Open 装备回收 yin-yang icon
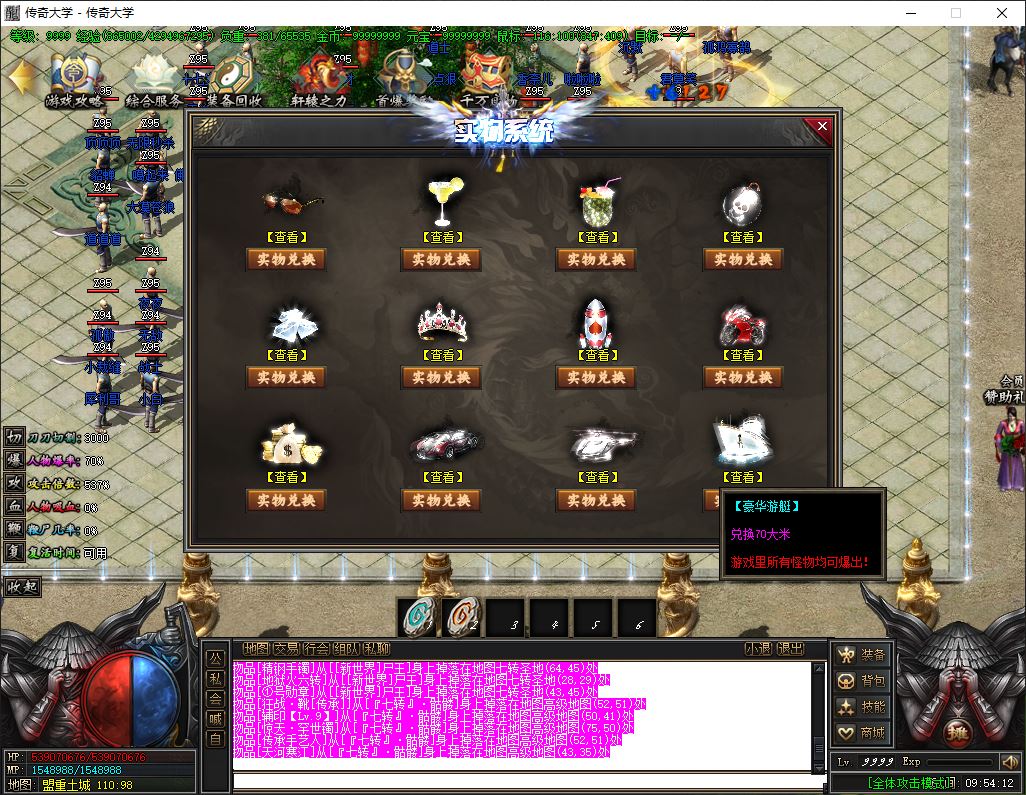1026x795 pixels. tap(234, 80)
